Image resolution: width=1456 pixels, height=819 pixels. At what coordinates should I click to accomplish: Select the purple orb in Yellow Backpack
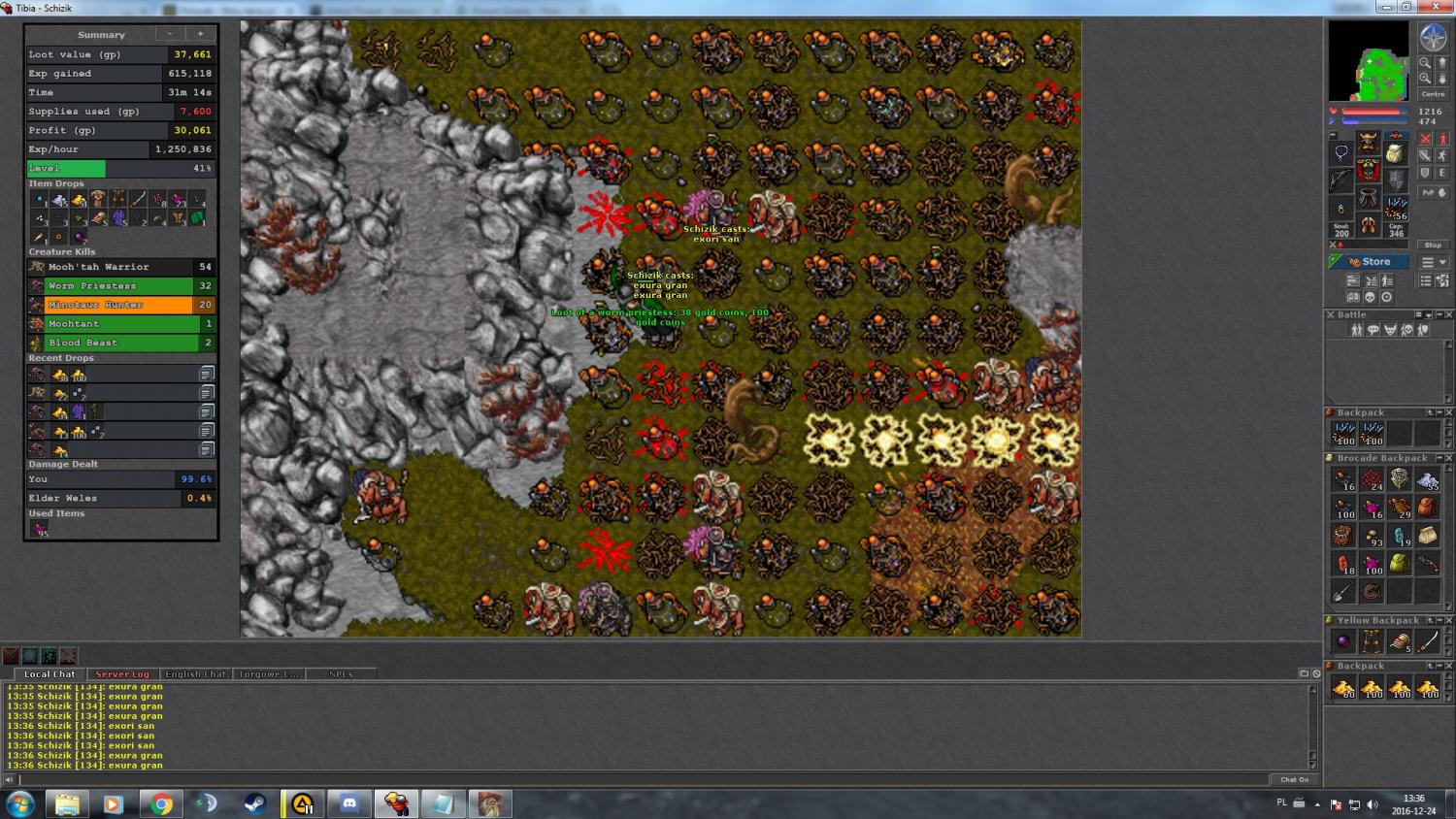(1343, 641)
